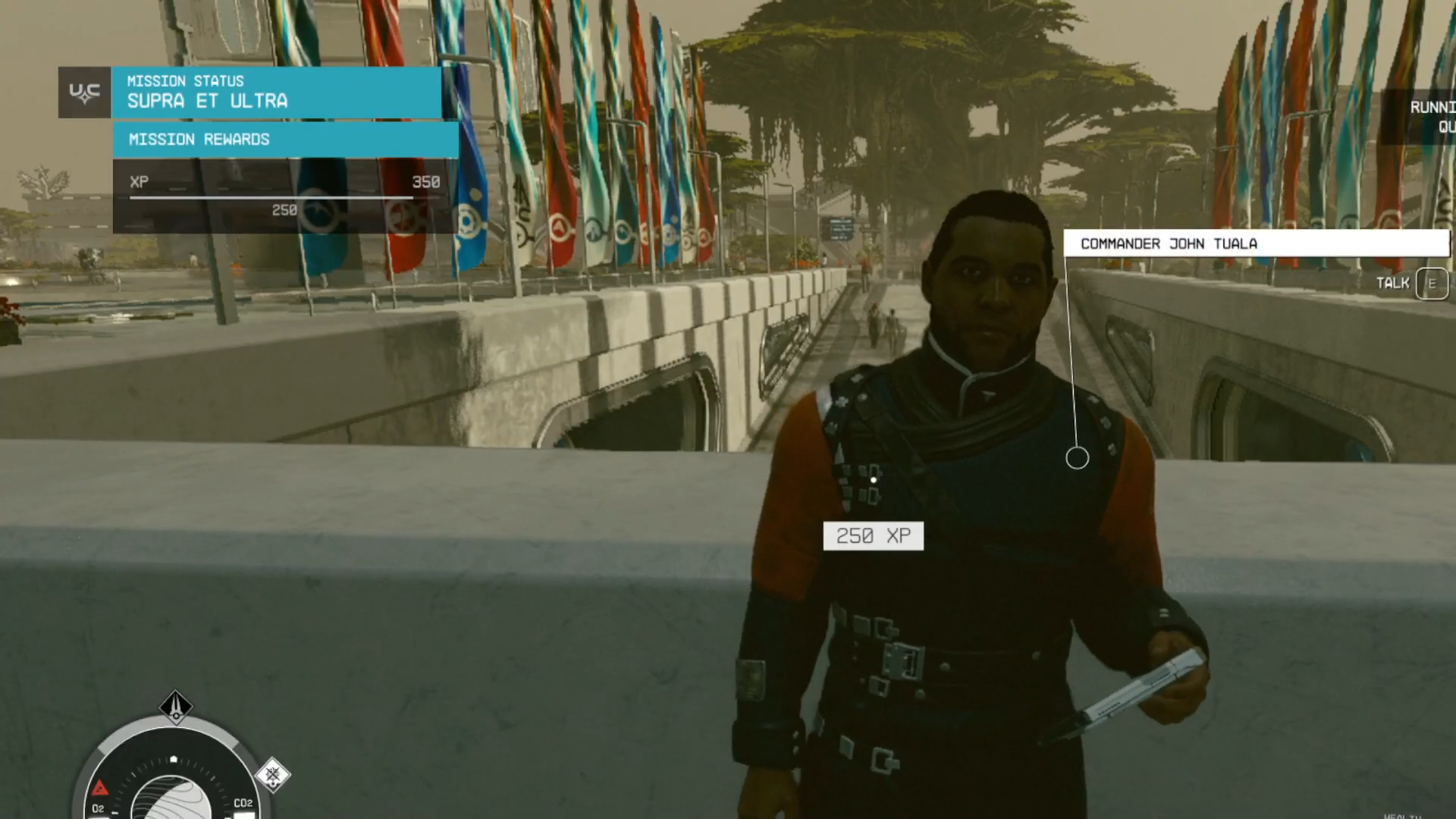Screen dimensions: 1456x819
Task: Click the E key prompt icon next to TALK
Action: (x=1431, y=283)
